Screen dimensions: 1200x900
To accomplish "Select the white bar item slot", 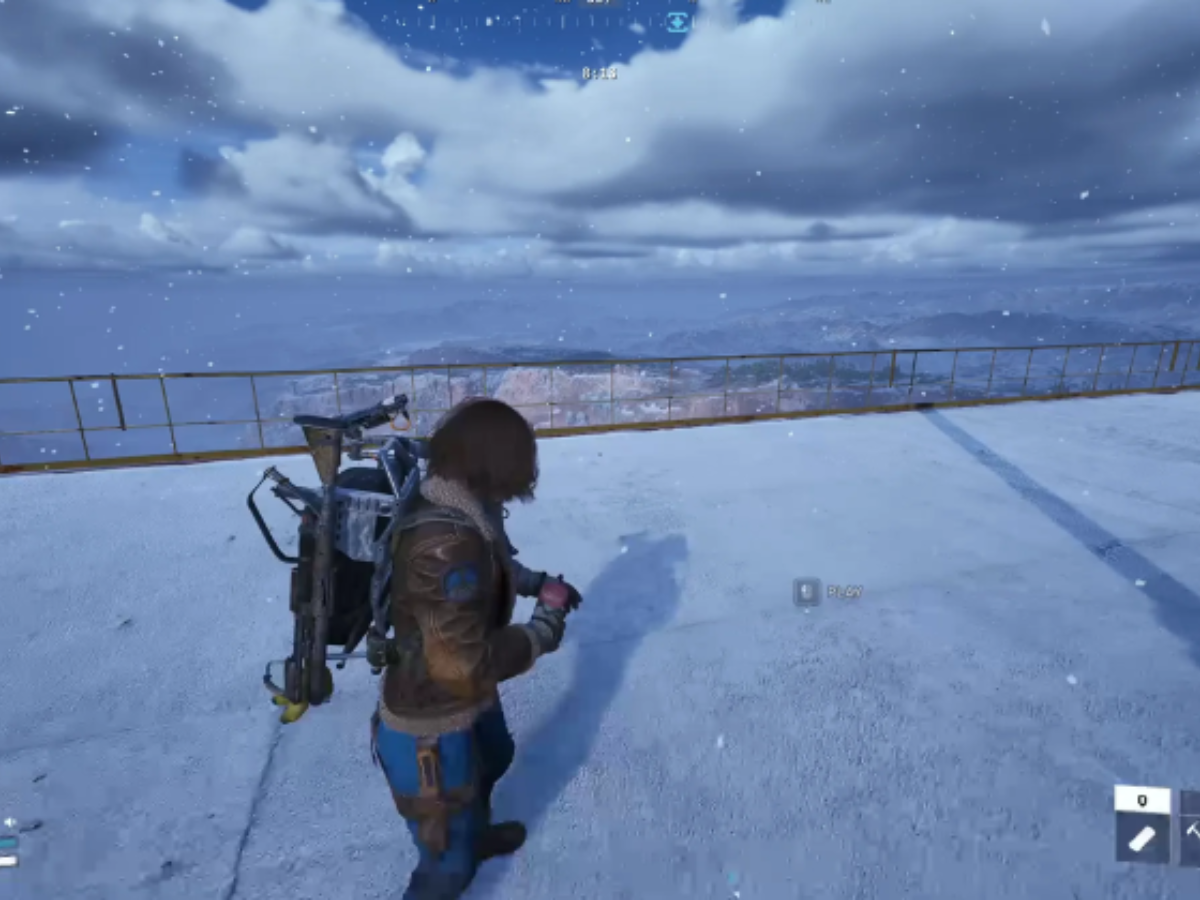I will [1142, 838].
